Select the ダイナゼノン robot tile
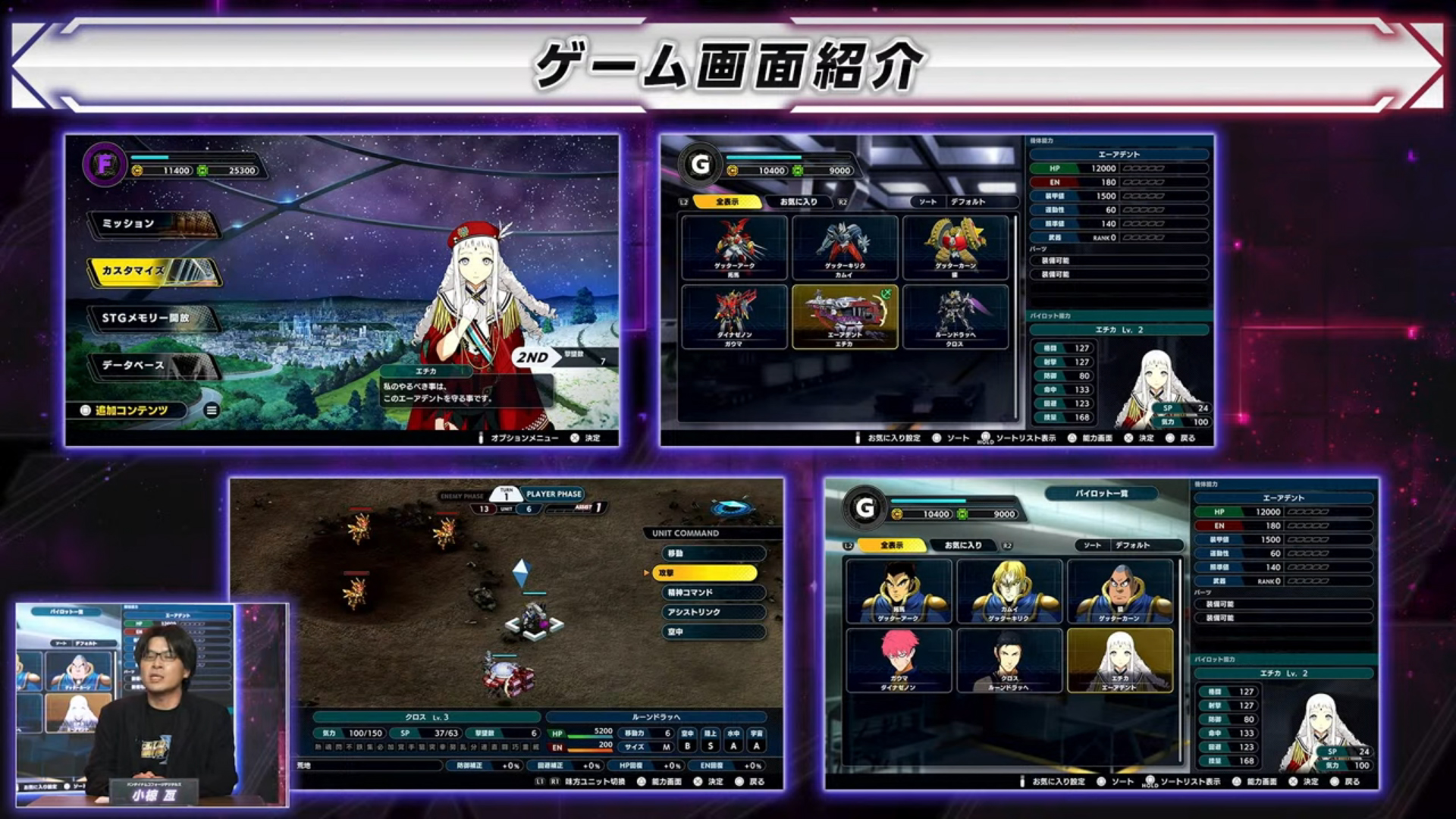1456x819 pixels. pyautogui.click(x=734, y=316)
